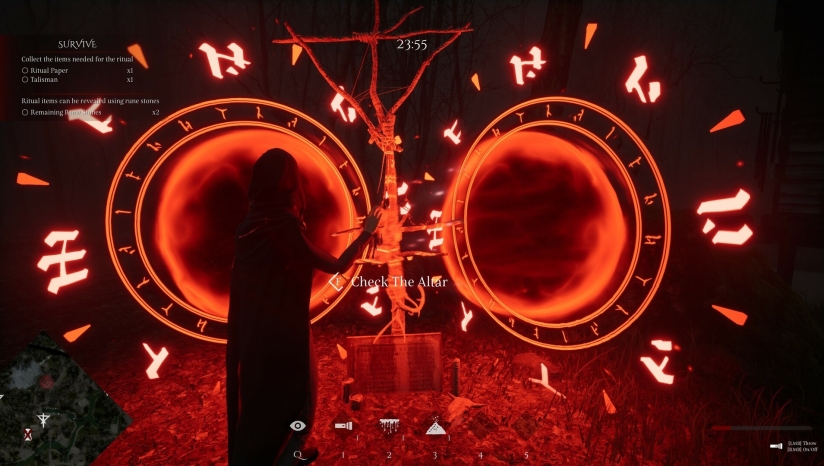
Task: Select the salt pile hotbar slot
Action: pyautogui.click(x=435, y=425)
